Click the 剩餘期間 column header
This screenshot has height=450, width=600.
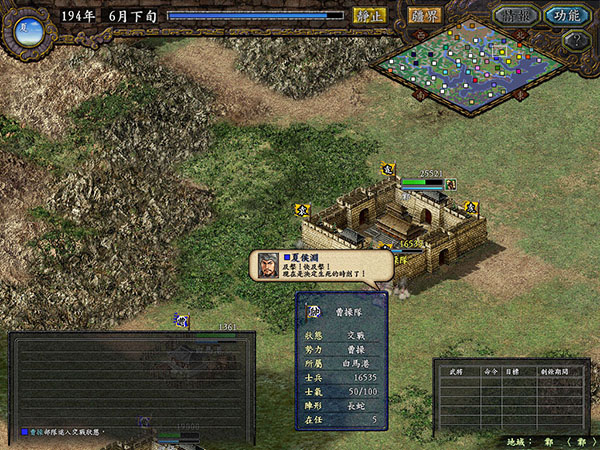tap(552, 369)
